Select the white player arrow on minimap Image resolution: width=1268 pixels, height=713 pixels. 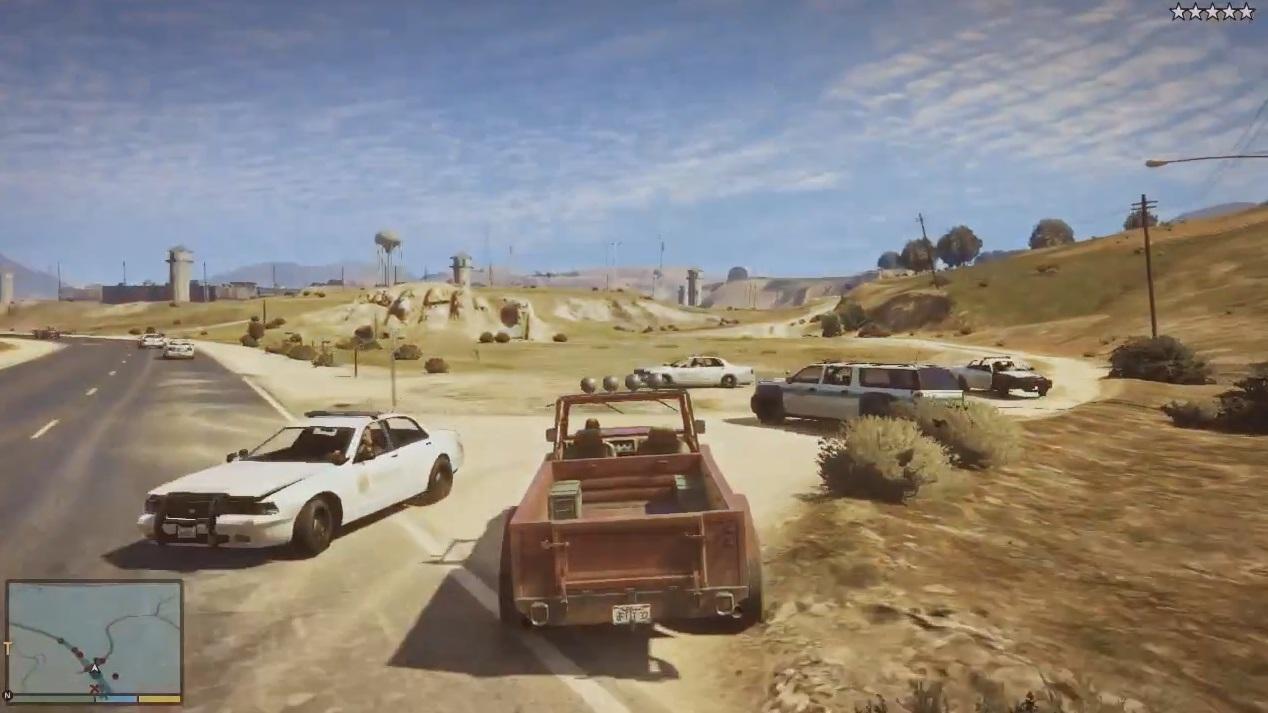pyautogui.click(x=95, y=668)
